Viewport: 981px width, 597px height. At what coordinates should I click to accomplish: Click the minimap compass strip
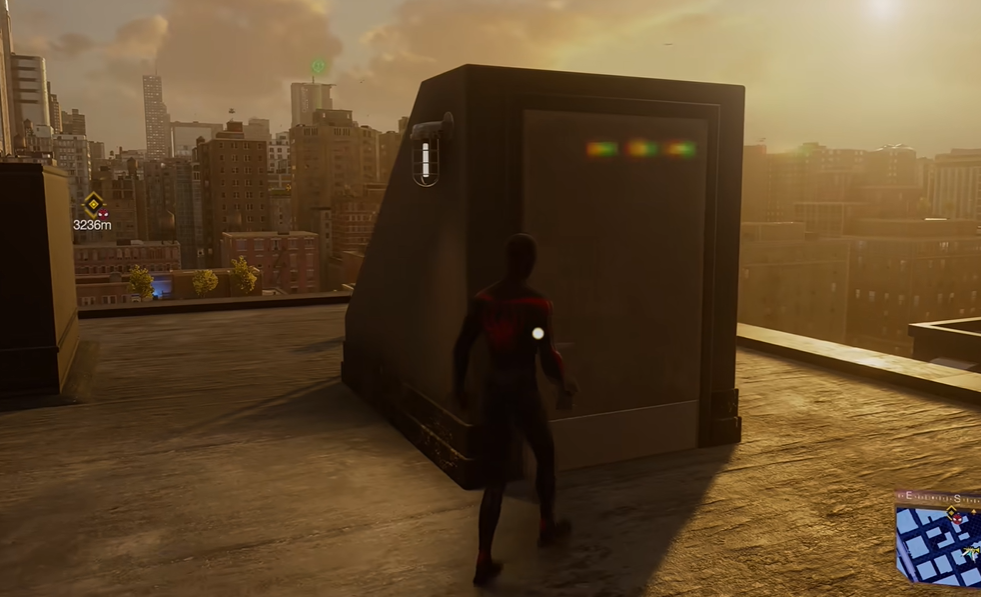pos(938,498)
